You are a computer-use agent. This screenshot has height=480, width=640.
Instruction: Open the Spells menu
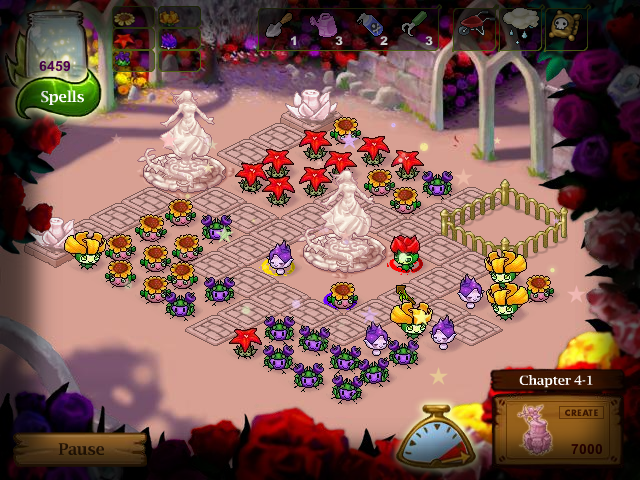coord(60,97)
